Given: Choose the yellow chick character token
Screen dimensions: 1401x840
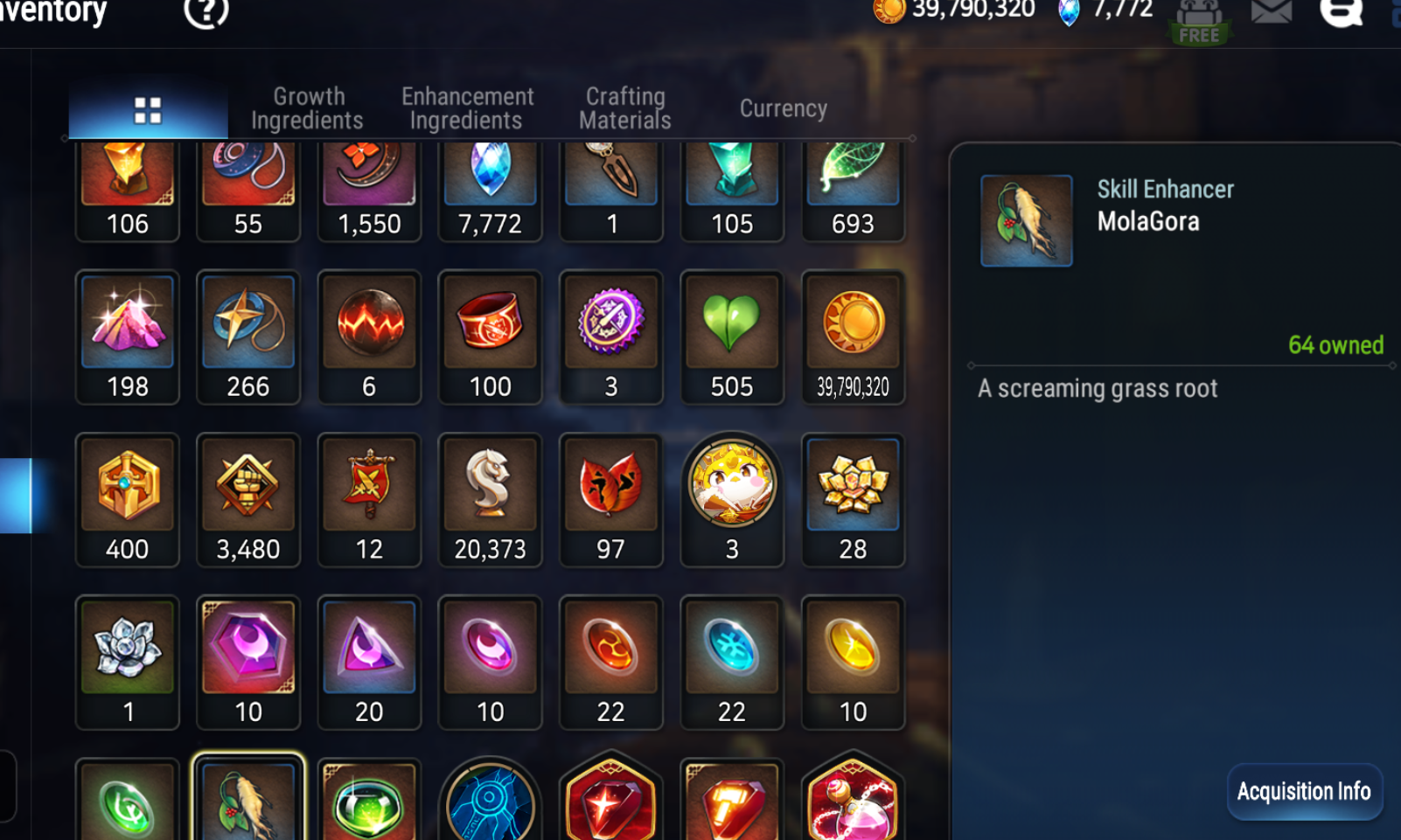Looking at the screenshot, I should pyautogui.click(x=732, y=499).
